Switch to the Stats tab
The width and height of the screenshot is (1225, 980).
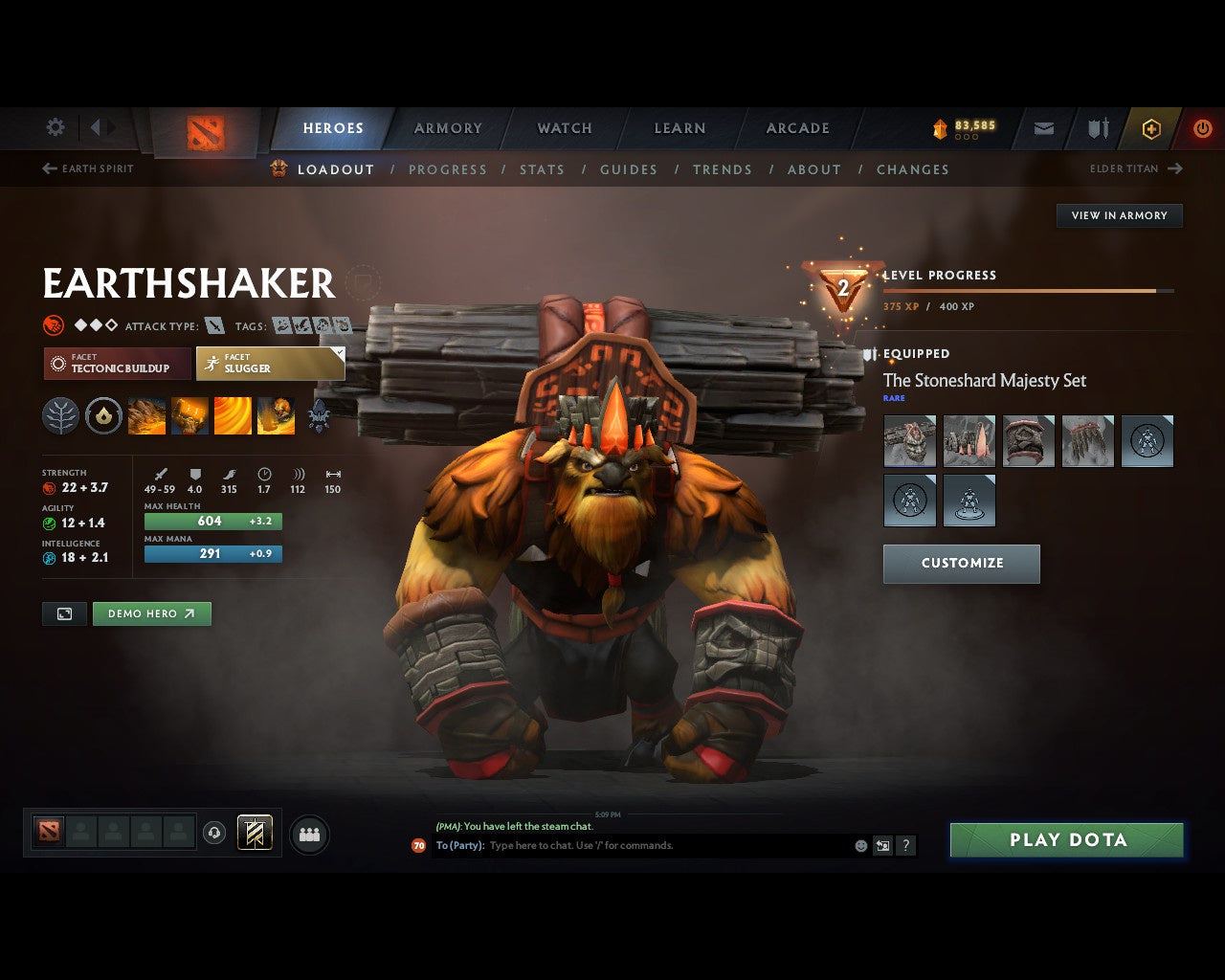pyautogui.click(x=542, y=169)
